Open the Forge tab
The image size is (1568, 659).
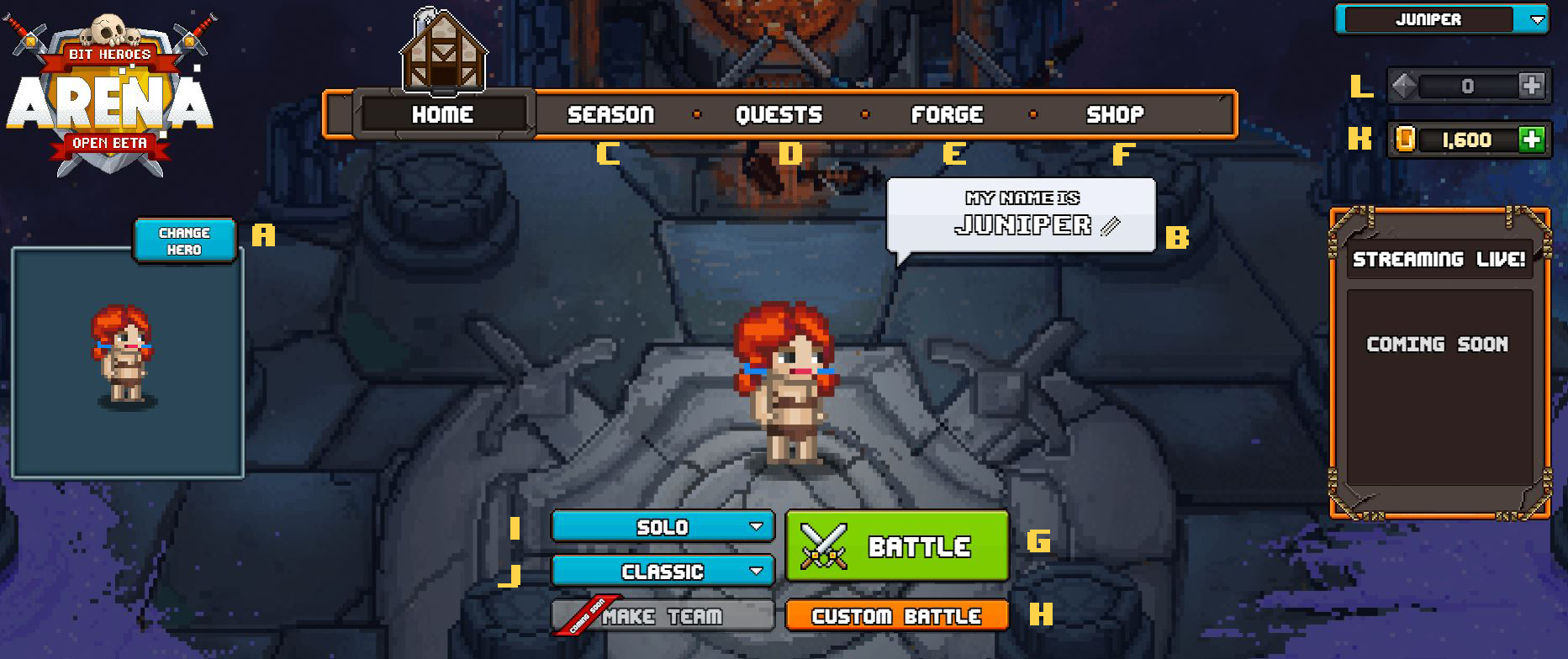947,114
